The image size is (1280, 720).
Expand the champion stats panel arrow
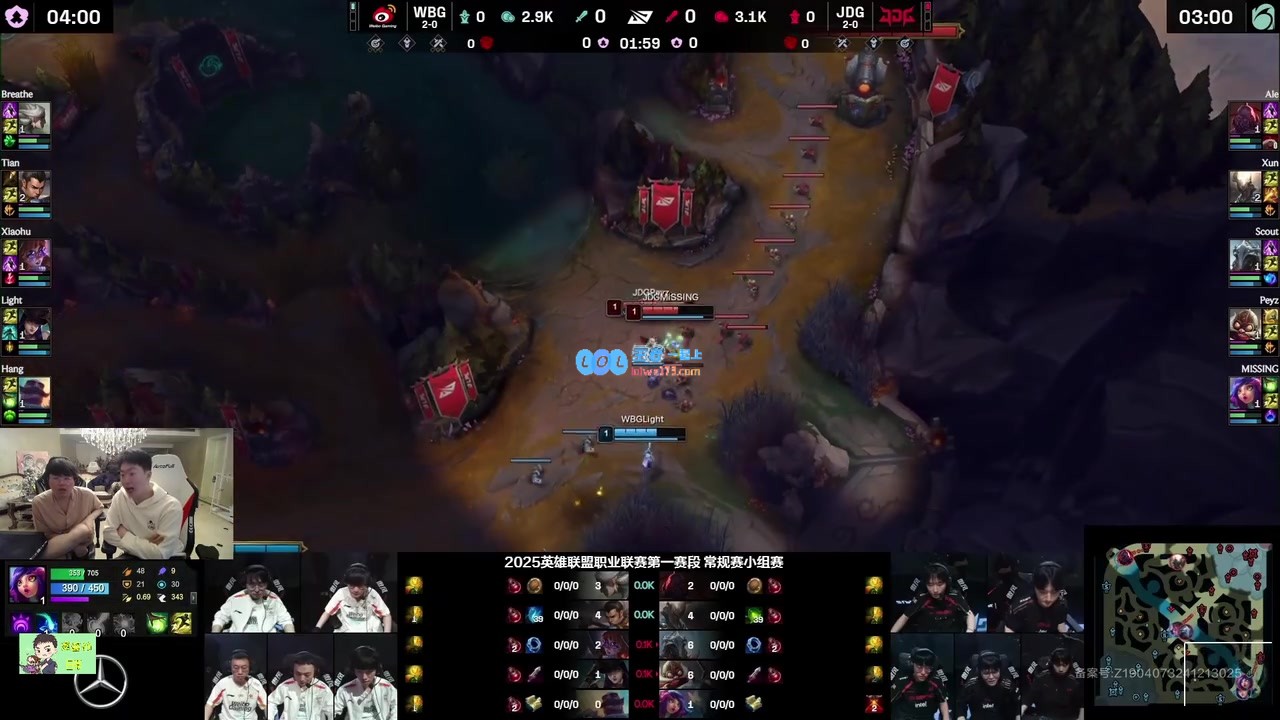[193, 597]
